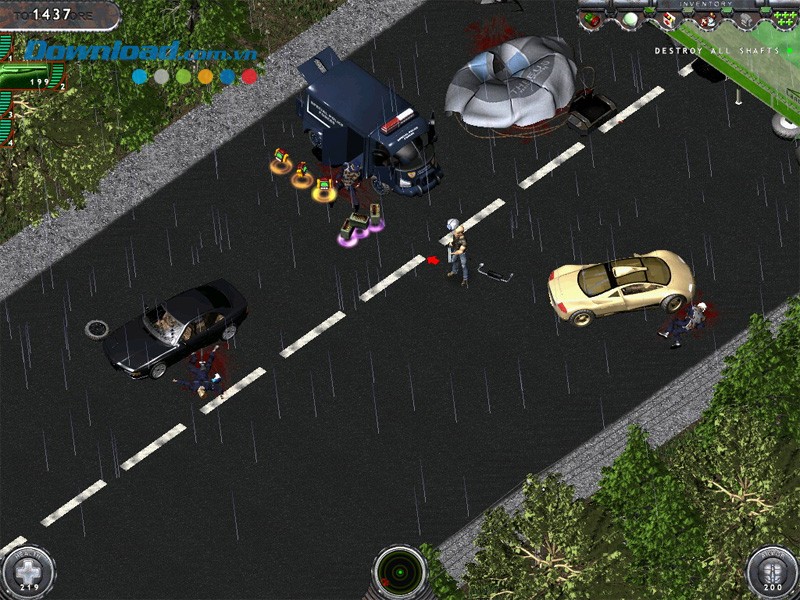
Task: Select the gray device inventory item
Action: point(744,20)
